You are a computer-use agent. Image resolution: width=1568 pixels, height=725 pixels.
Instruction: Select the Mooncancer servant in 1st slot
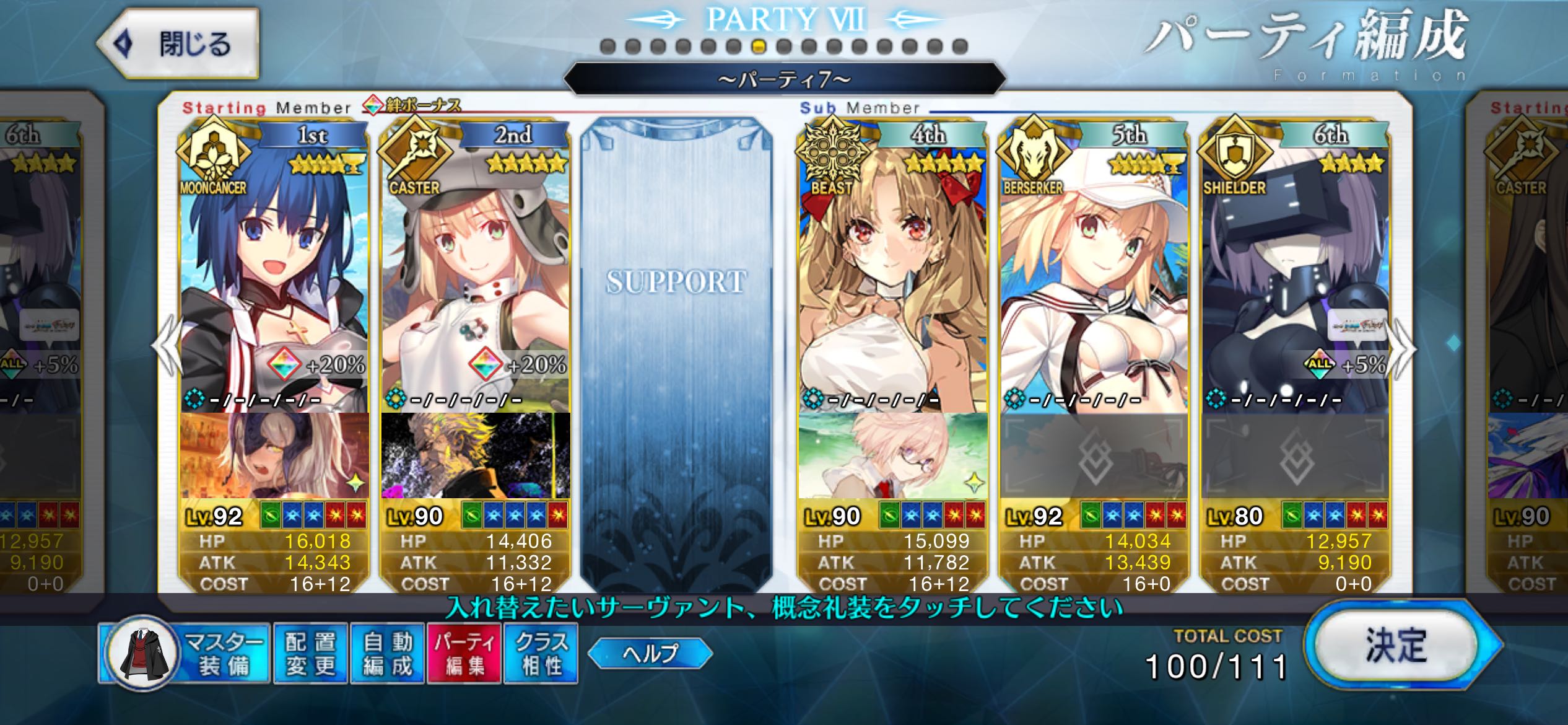pos(274,273)
